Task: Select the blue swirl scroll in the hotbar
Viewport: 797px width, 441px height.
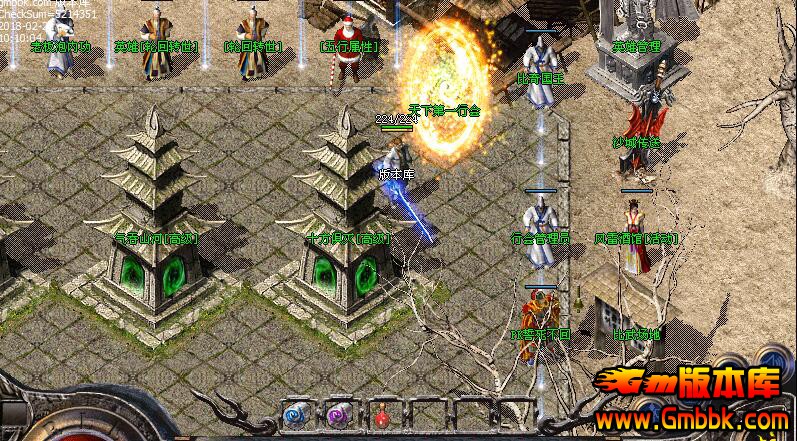Action: pyautogui.click(x=295, y=416)
